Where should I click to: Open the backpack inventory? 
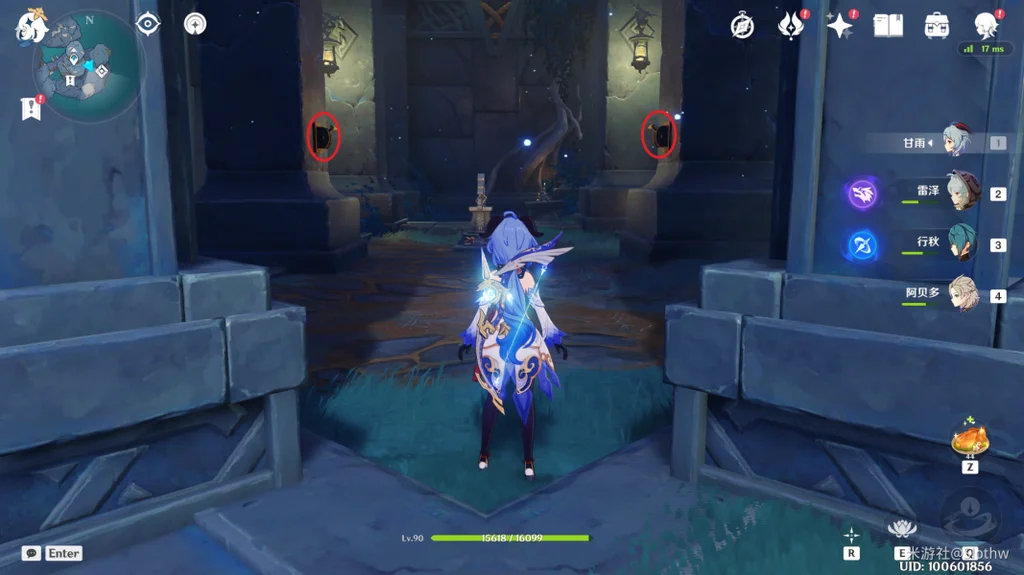(x=937, y=26)
